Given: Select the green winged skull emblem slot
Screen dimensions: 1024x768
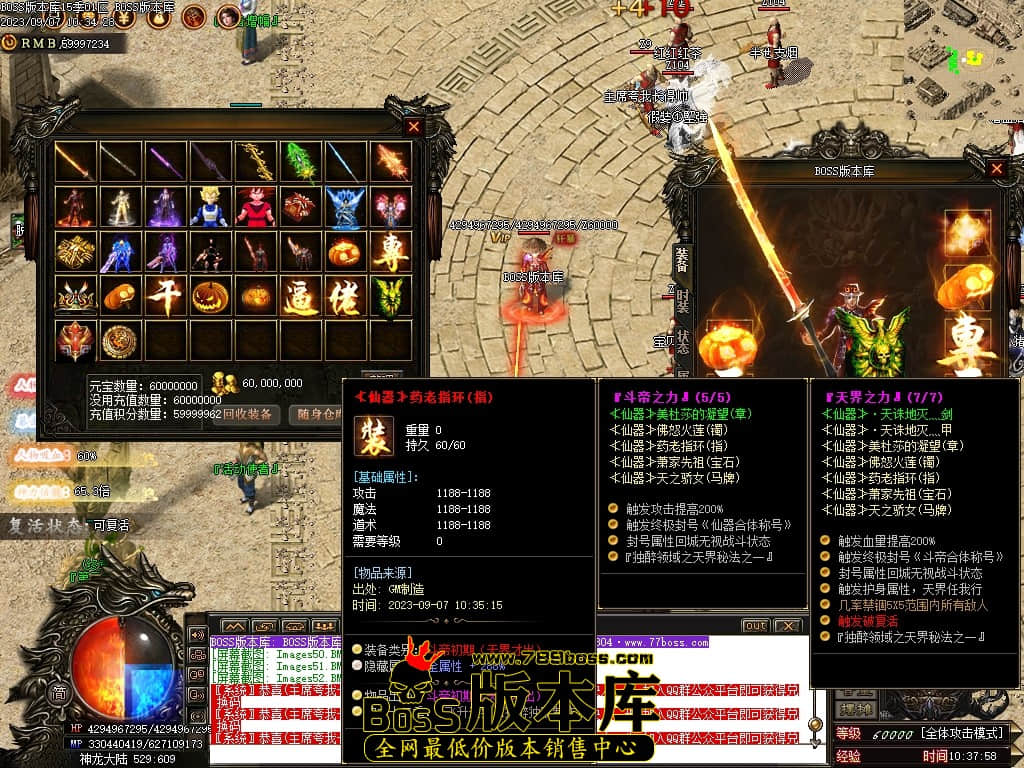Looking at the screenshot, I should click(390, 297).
